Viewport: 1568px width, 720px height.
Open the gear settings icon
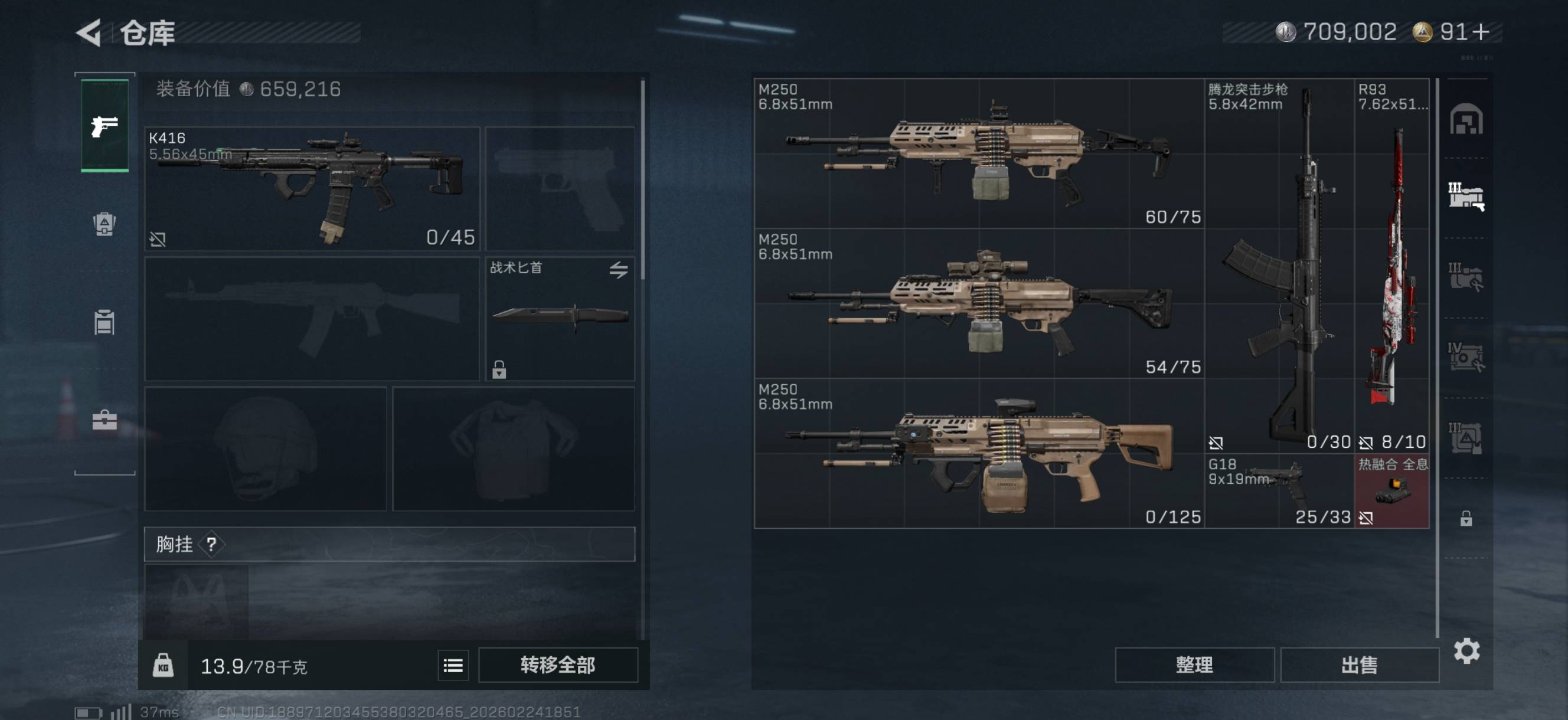[1466, 651]
